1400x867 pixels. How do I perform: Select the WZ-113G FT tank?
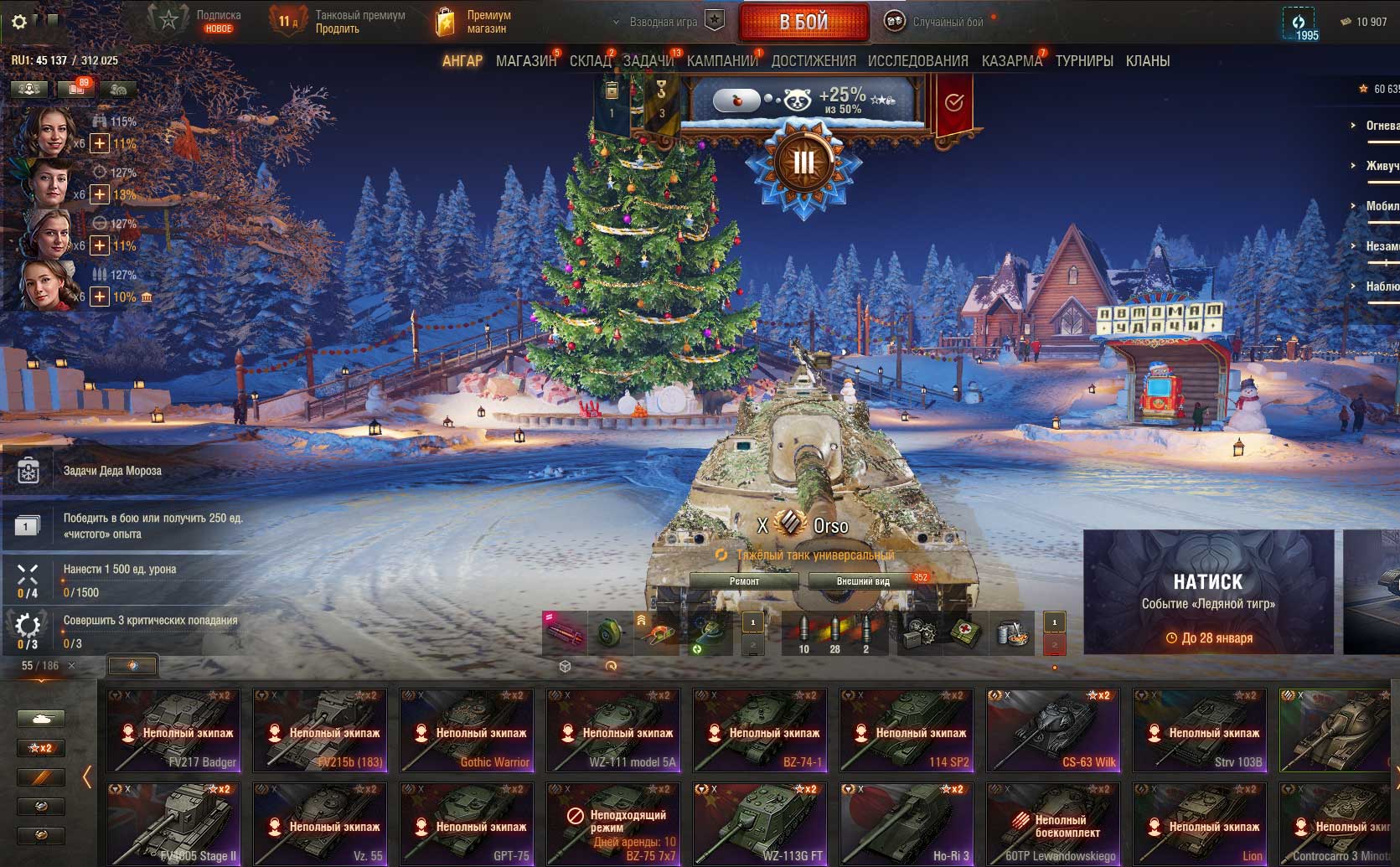[760, 823]
